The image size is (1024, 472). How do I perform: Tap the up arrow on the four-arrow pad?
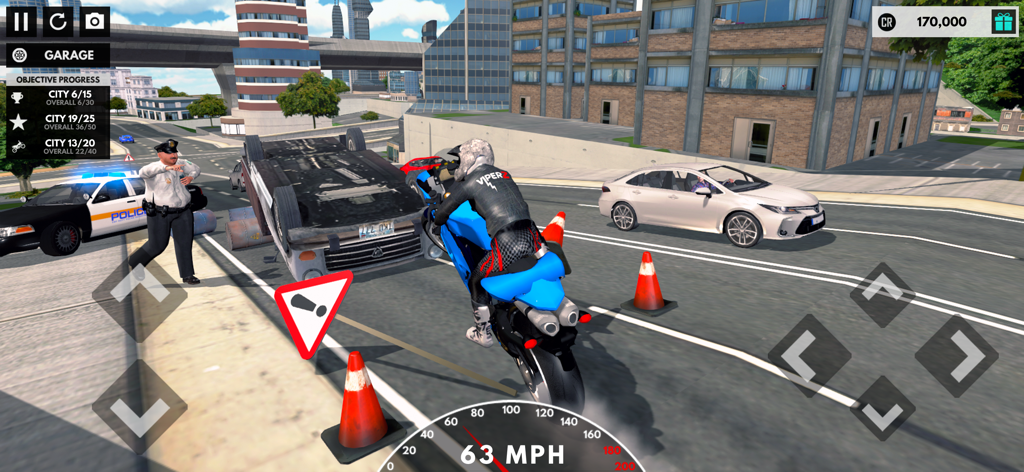[x=882, y=294]
